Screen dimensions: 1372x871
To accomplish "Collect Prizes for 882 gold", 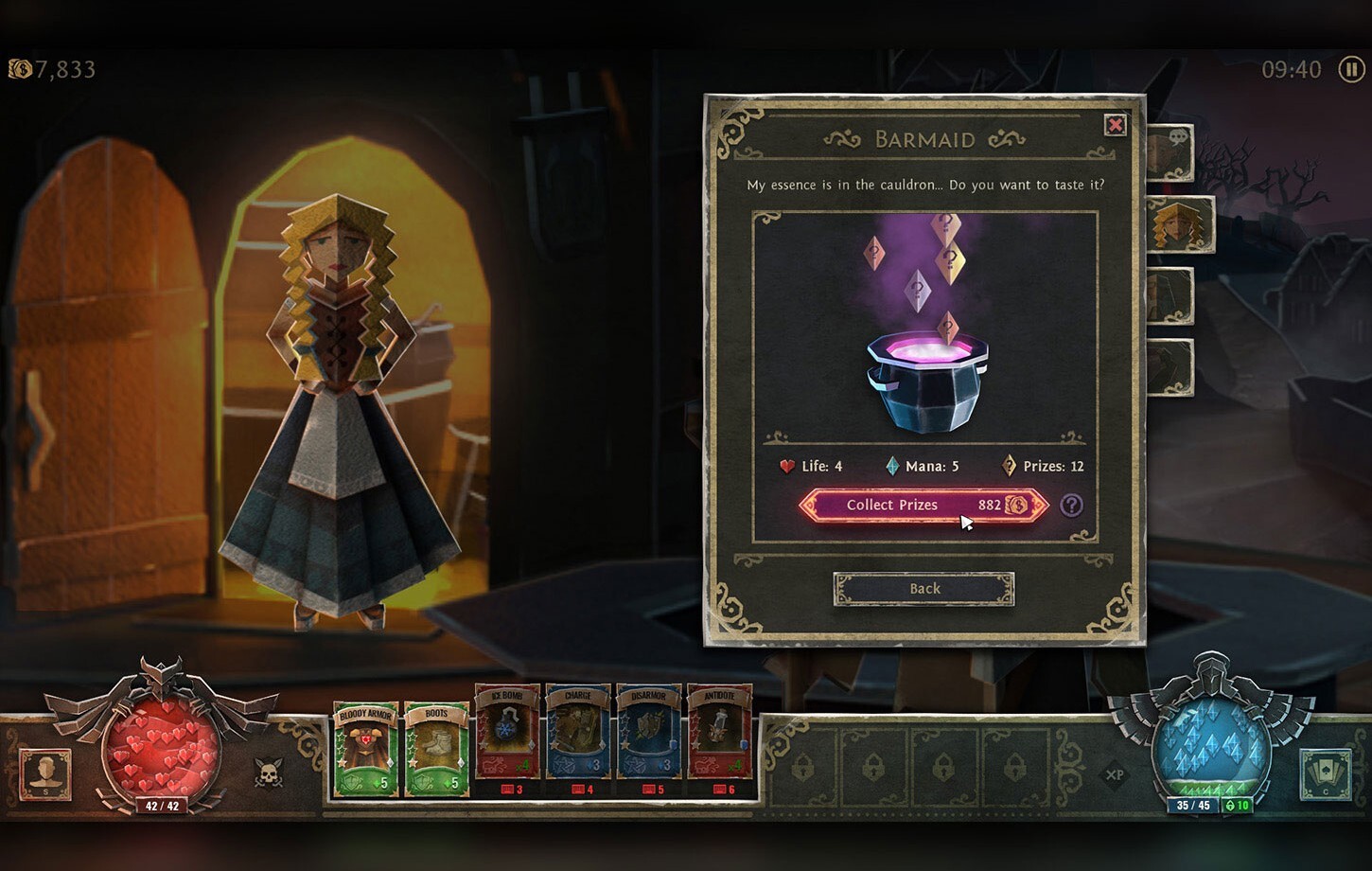I will pos(923,505).
